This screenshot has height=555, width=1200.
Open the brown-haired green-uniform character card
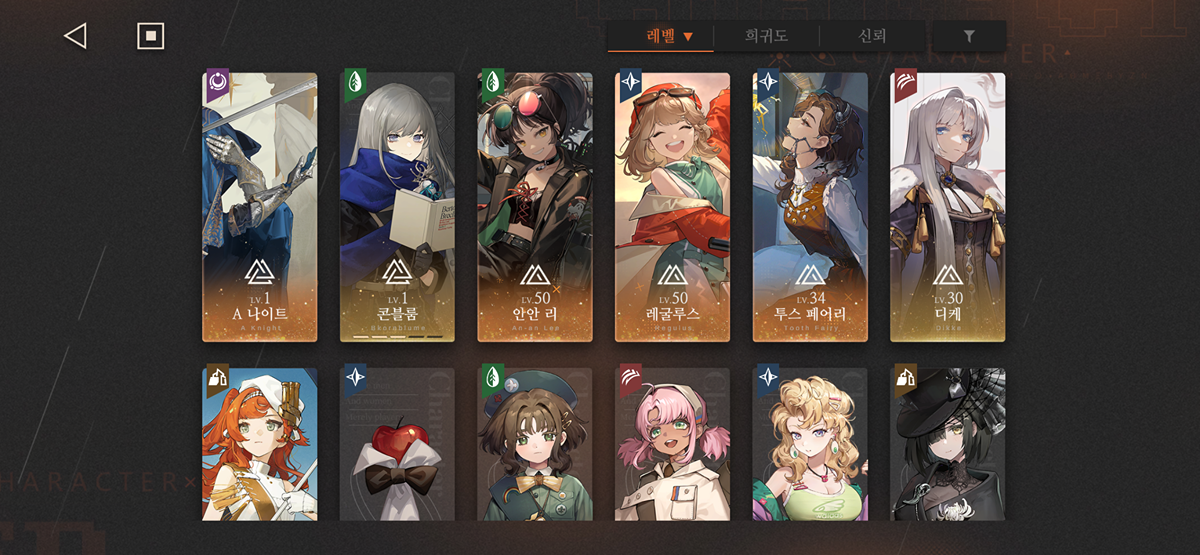(x=535, y=444)
